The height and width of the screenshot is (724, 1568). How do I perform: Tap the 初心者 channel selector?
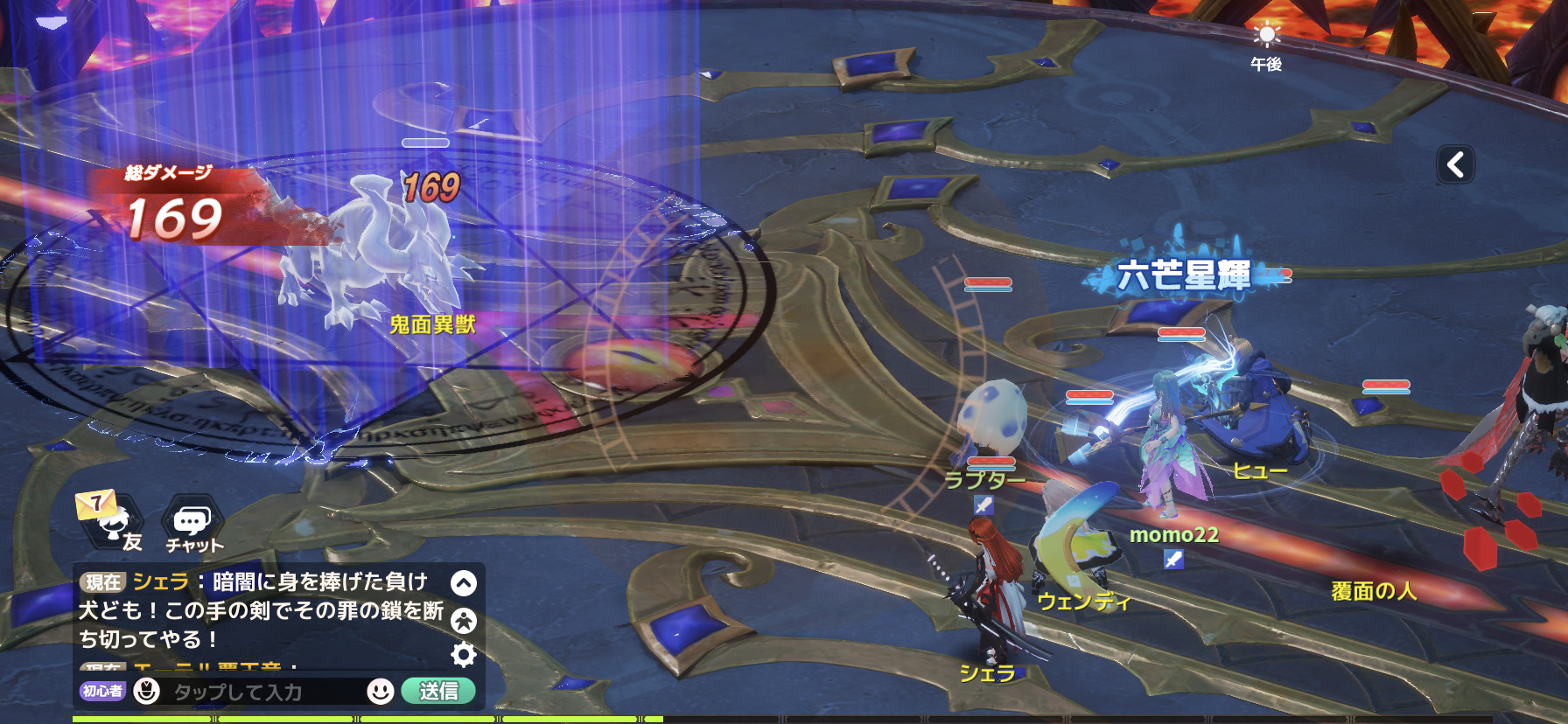pyautogui.click(x=102, y=691)
